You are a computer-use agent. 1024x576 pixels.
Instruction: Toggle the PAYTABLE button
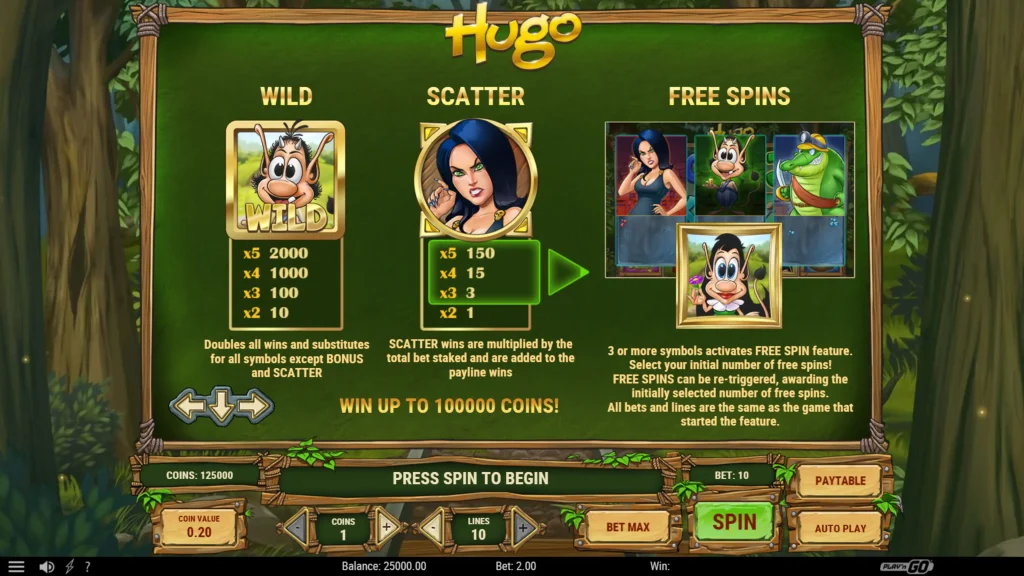click(840, 481)
